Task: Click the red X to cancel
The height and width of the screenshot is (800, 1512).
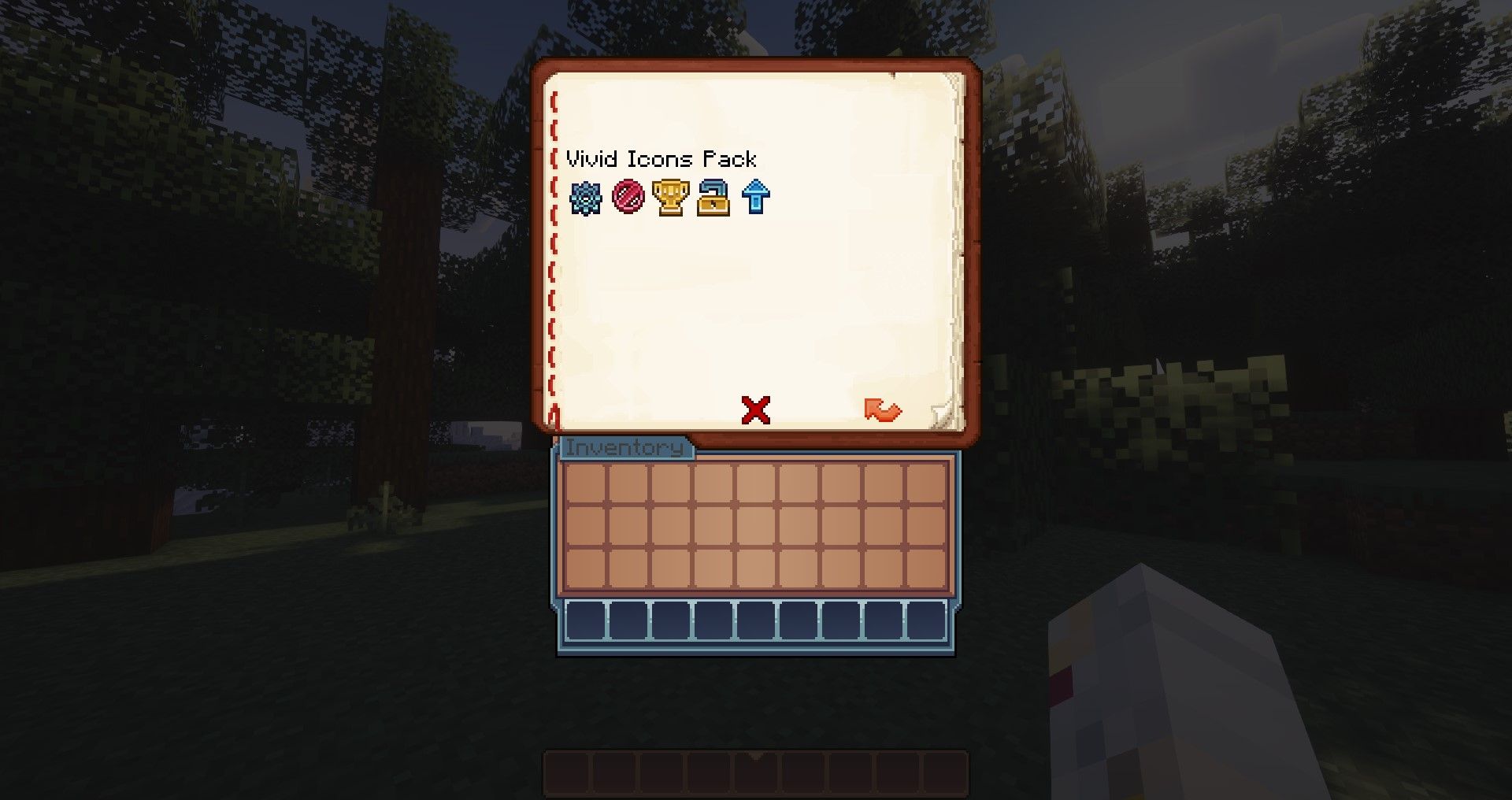Action: coord(754,410)
